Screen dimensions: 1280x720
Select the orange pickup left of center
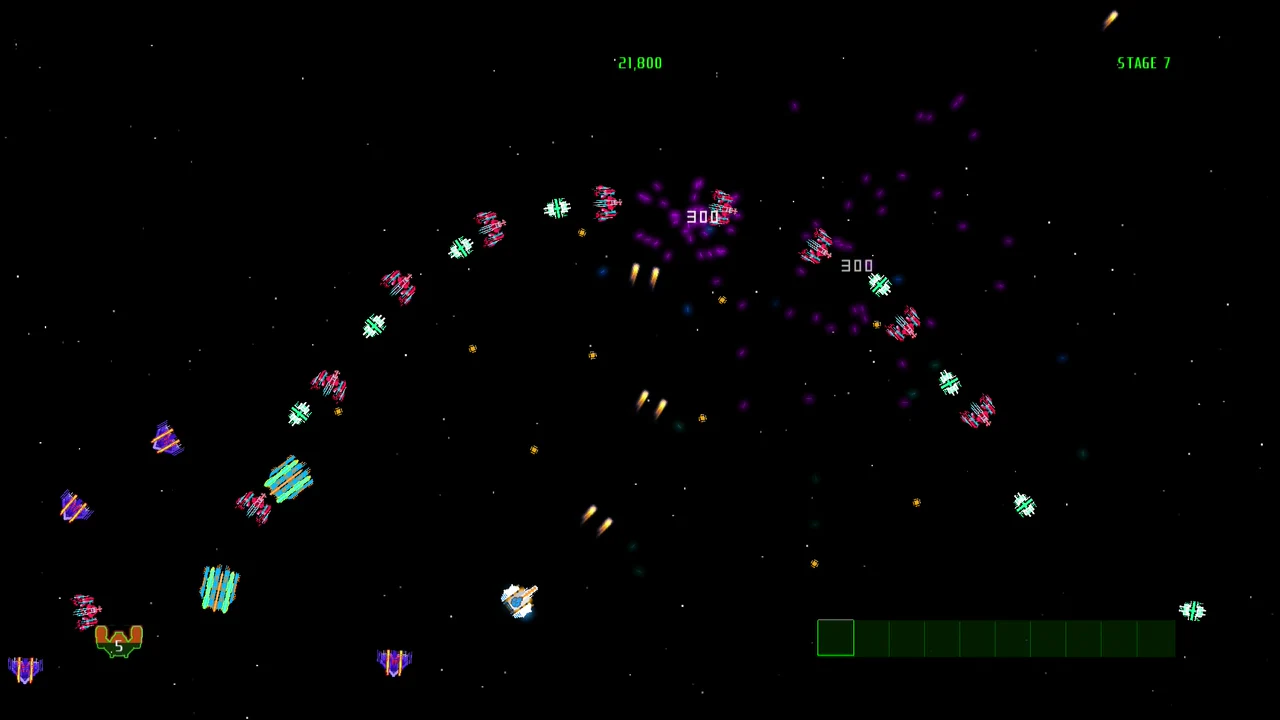click(472, 349)
